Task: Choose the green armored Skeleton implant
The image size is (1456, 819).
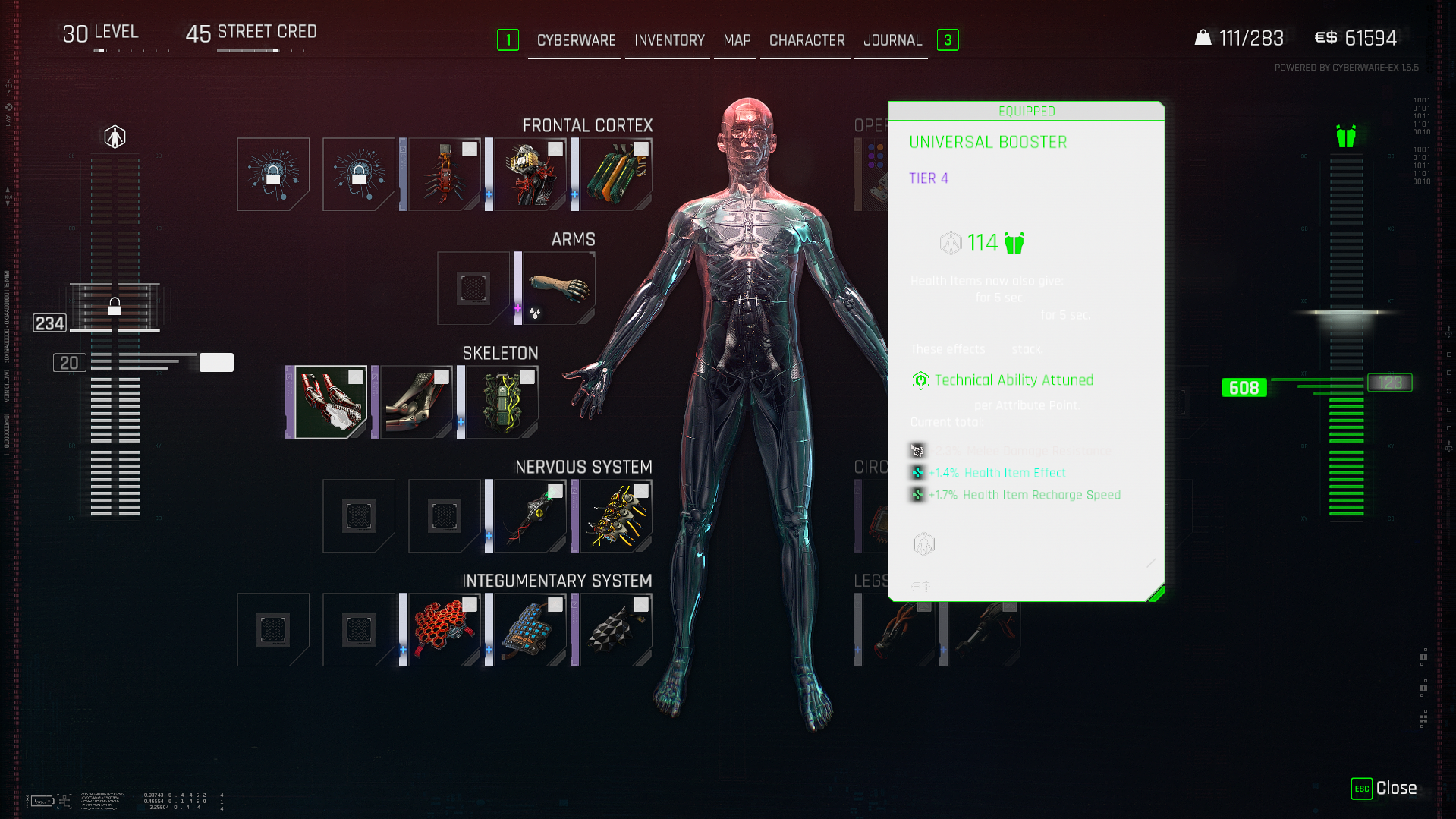Action: pyautogui.click(x=502, y=402)
